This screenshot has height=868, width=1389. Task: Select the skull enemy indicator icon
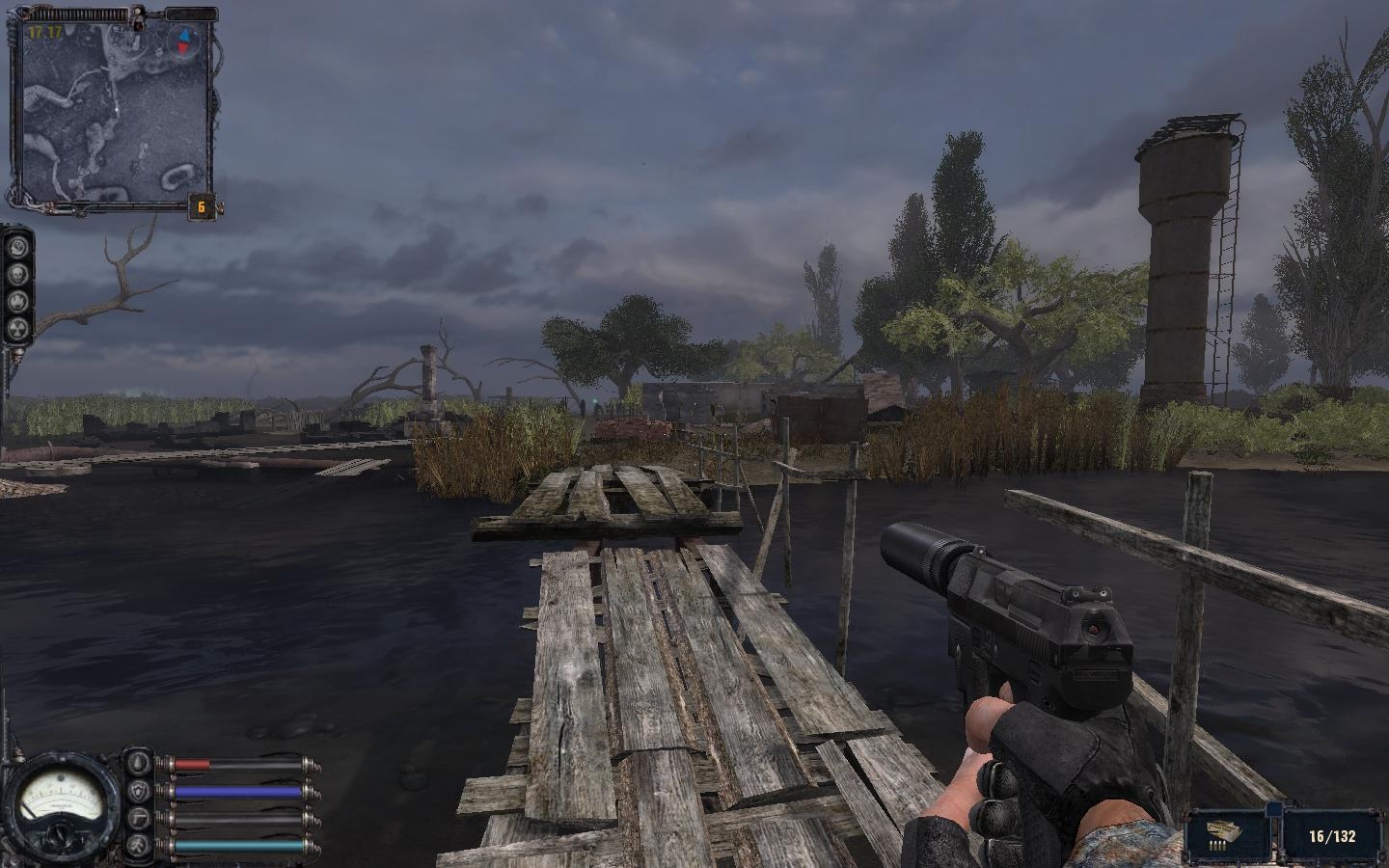pos(16,272)
